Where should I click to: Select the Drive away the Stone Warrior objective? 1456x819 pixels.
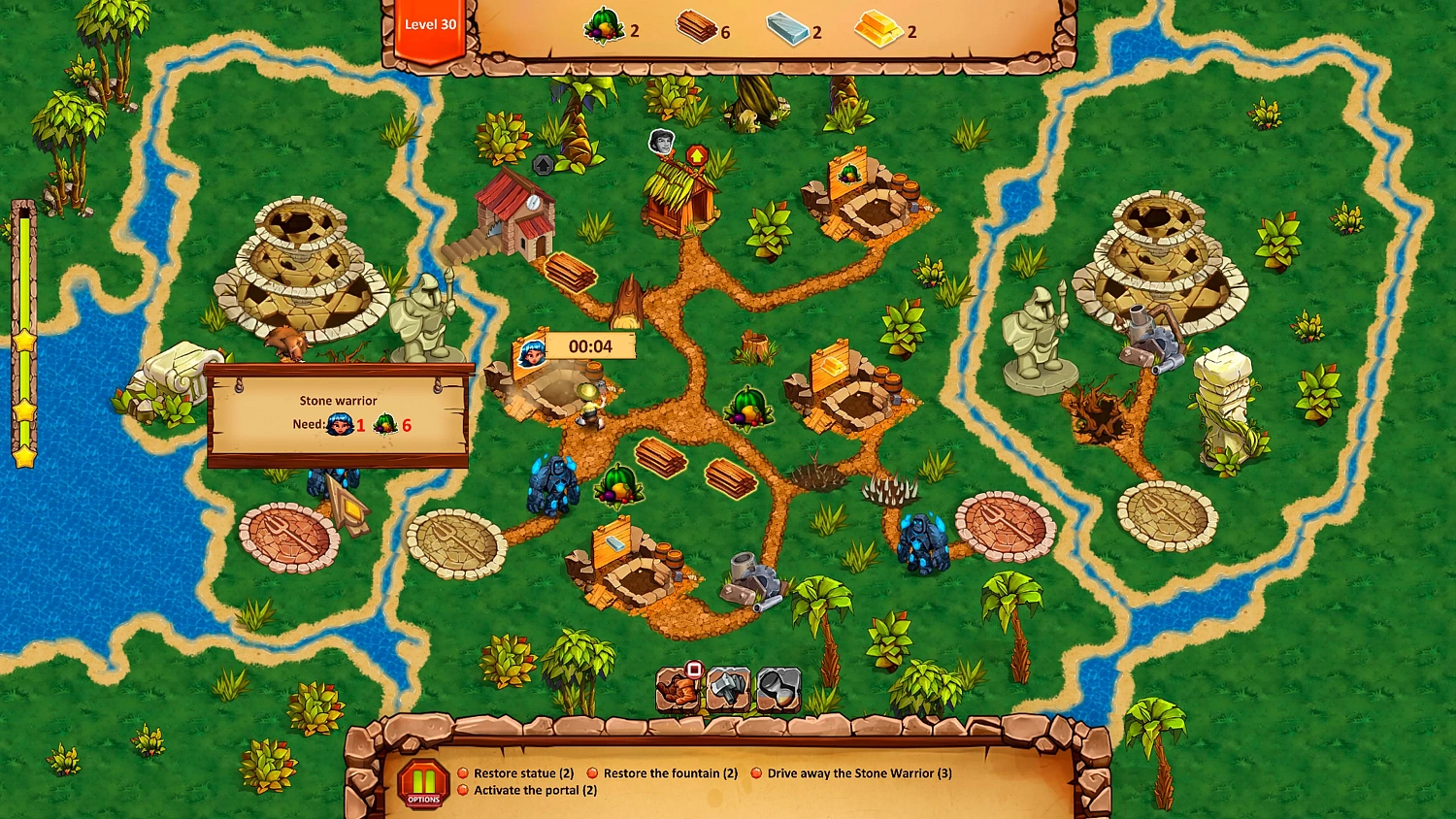click(x=859, y=773)
